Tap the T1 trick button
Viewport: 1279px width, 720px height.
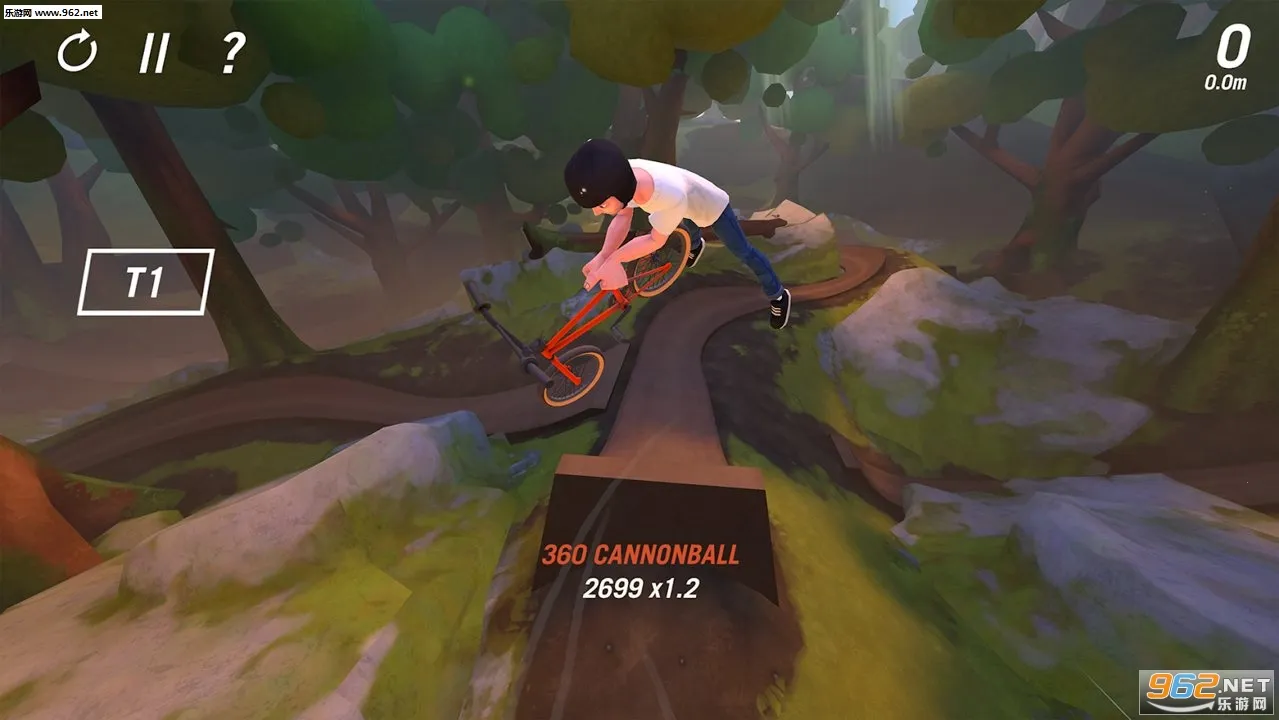point(145,282)
